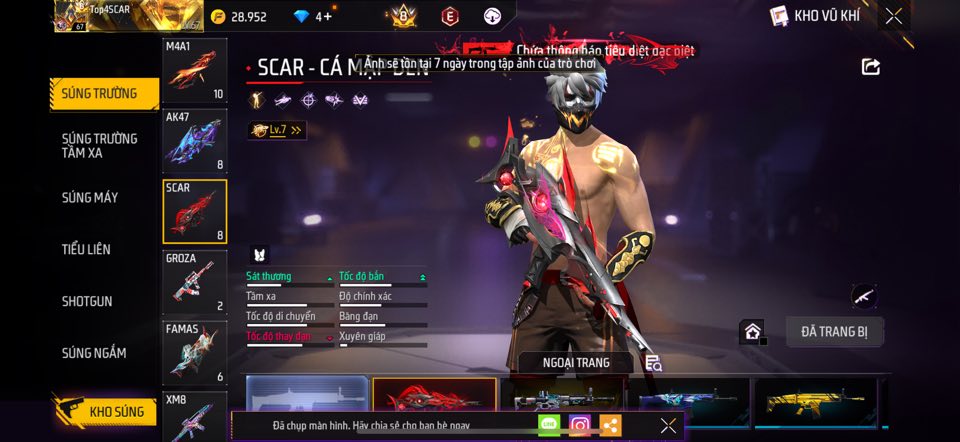Select the SCAR weapon tile

click(195, 211)
